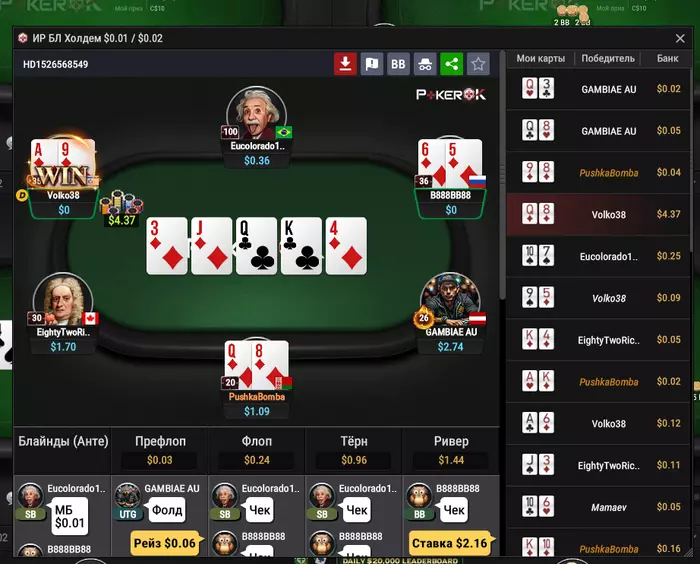This screenshot has height=564, width=700.
Task: Toggle the incognito hat-and-glasses icon
Action: click(x=425, y=64)
